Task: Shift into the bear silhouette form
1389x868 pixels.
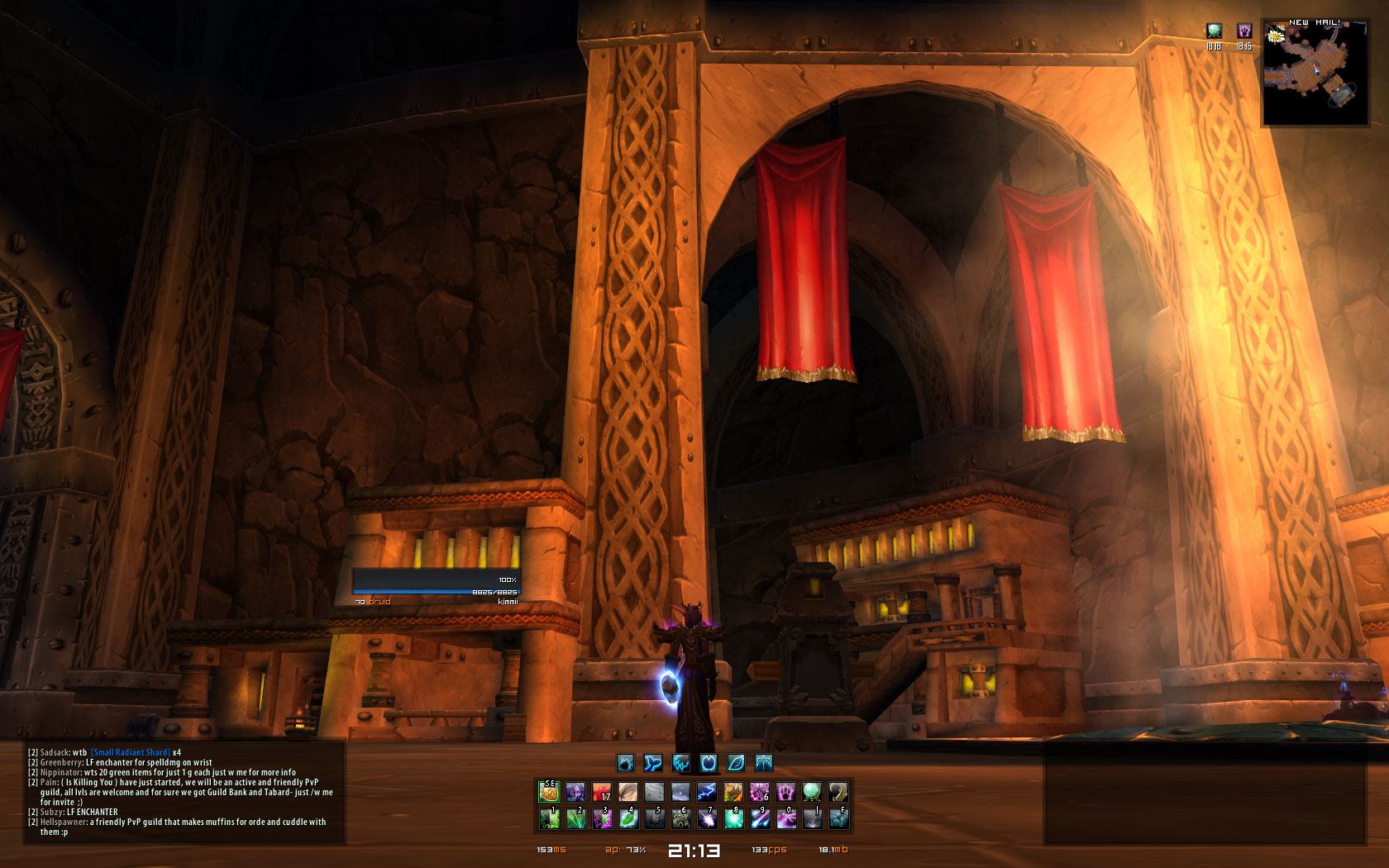Action: 626,762
